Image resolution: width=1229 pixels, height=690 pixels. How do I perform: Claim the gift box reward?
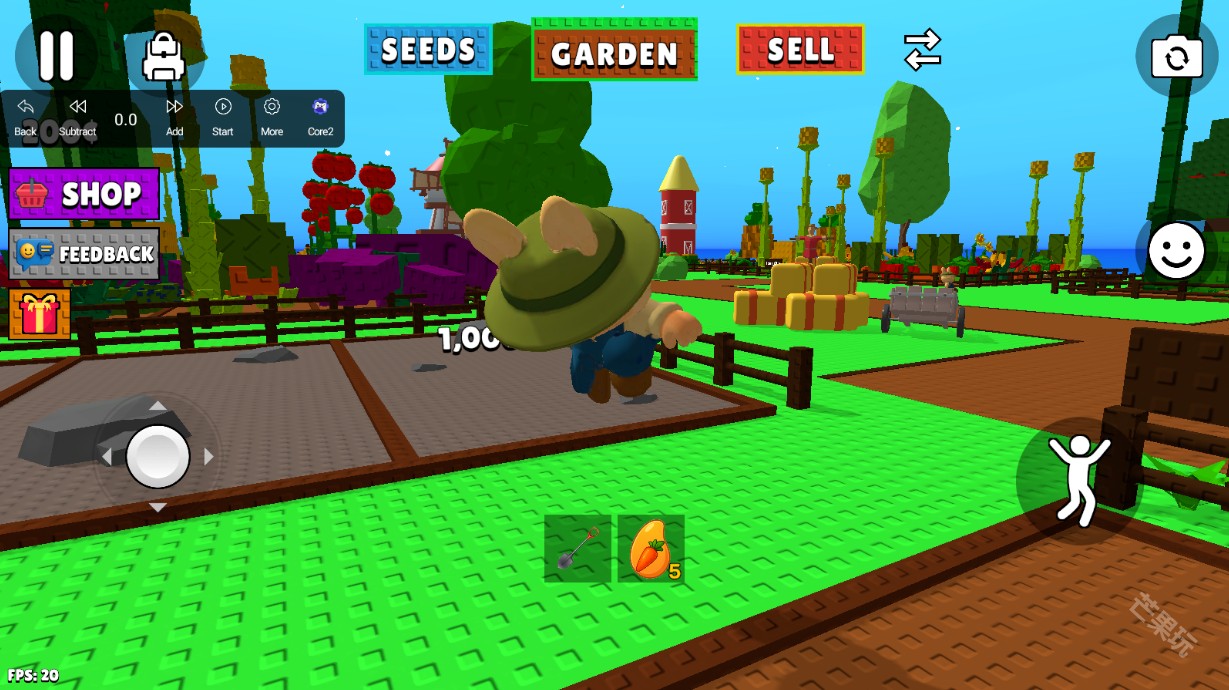pyautogui.click(x=40, y=314)
